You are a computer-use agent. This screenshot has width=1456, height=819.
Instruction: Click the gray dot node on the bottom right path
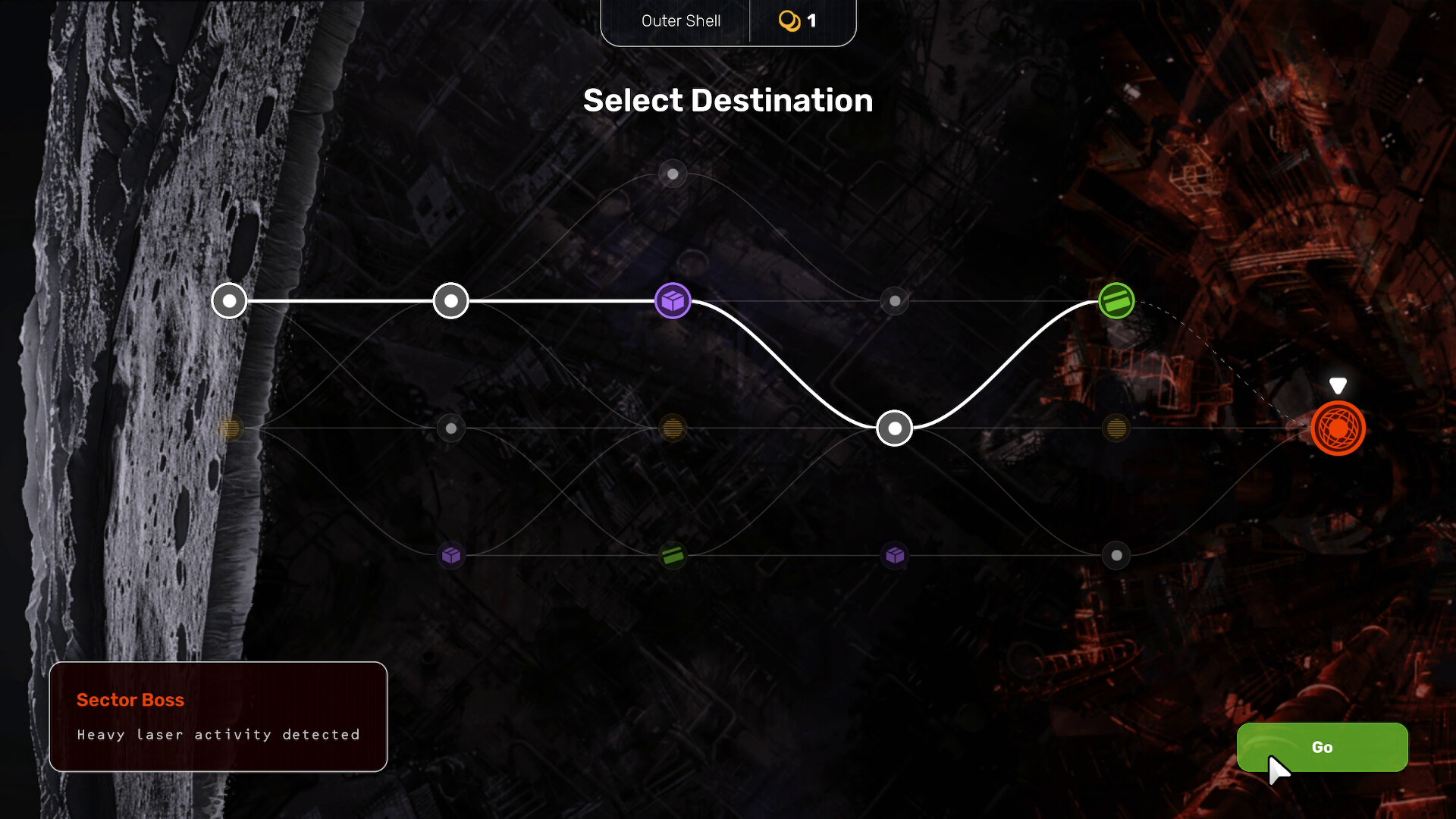click(1116, 555)
